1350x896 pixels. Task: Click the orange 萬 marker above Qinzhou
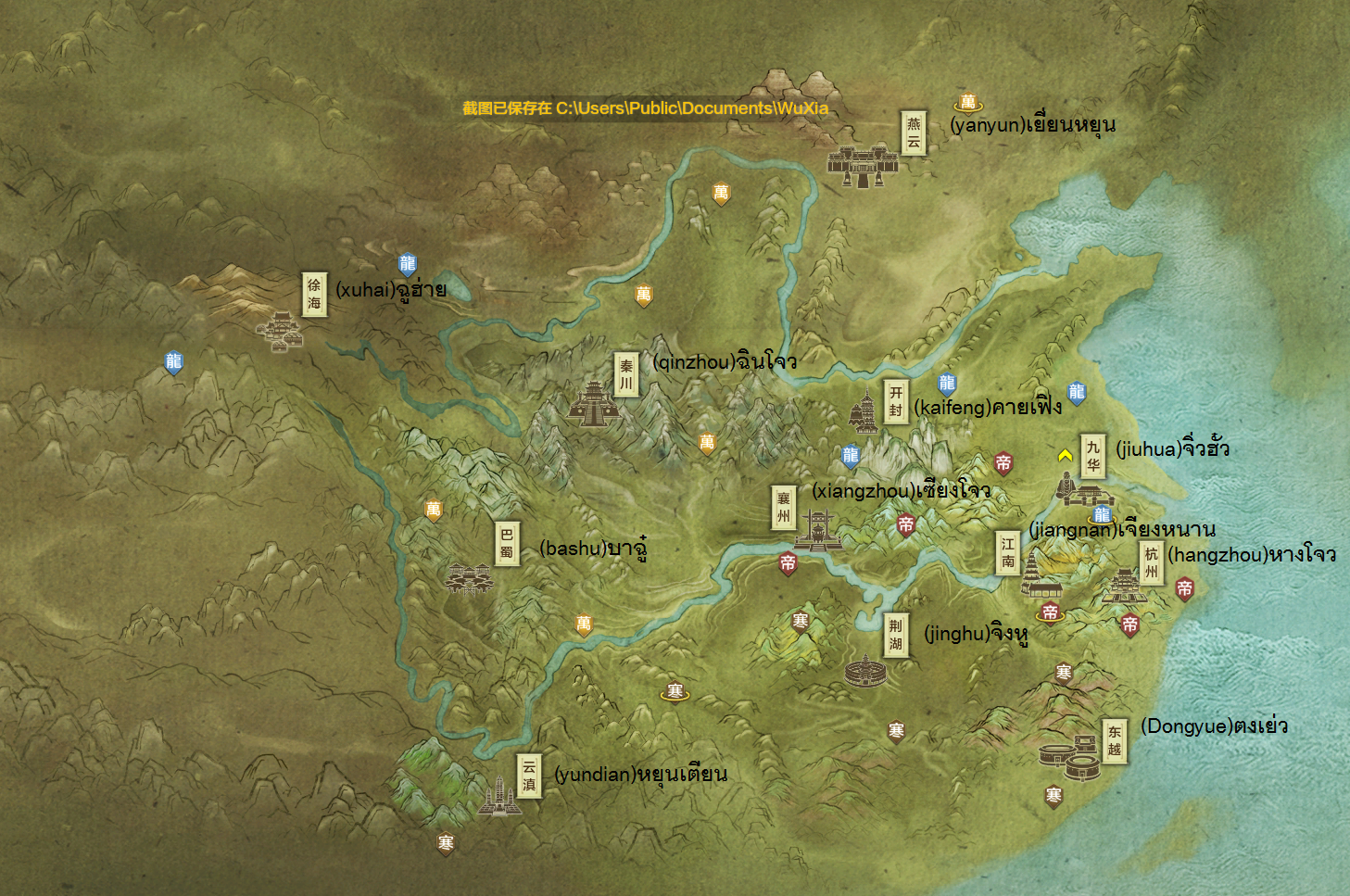(x=643, y=294)
